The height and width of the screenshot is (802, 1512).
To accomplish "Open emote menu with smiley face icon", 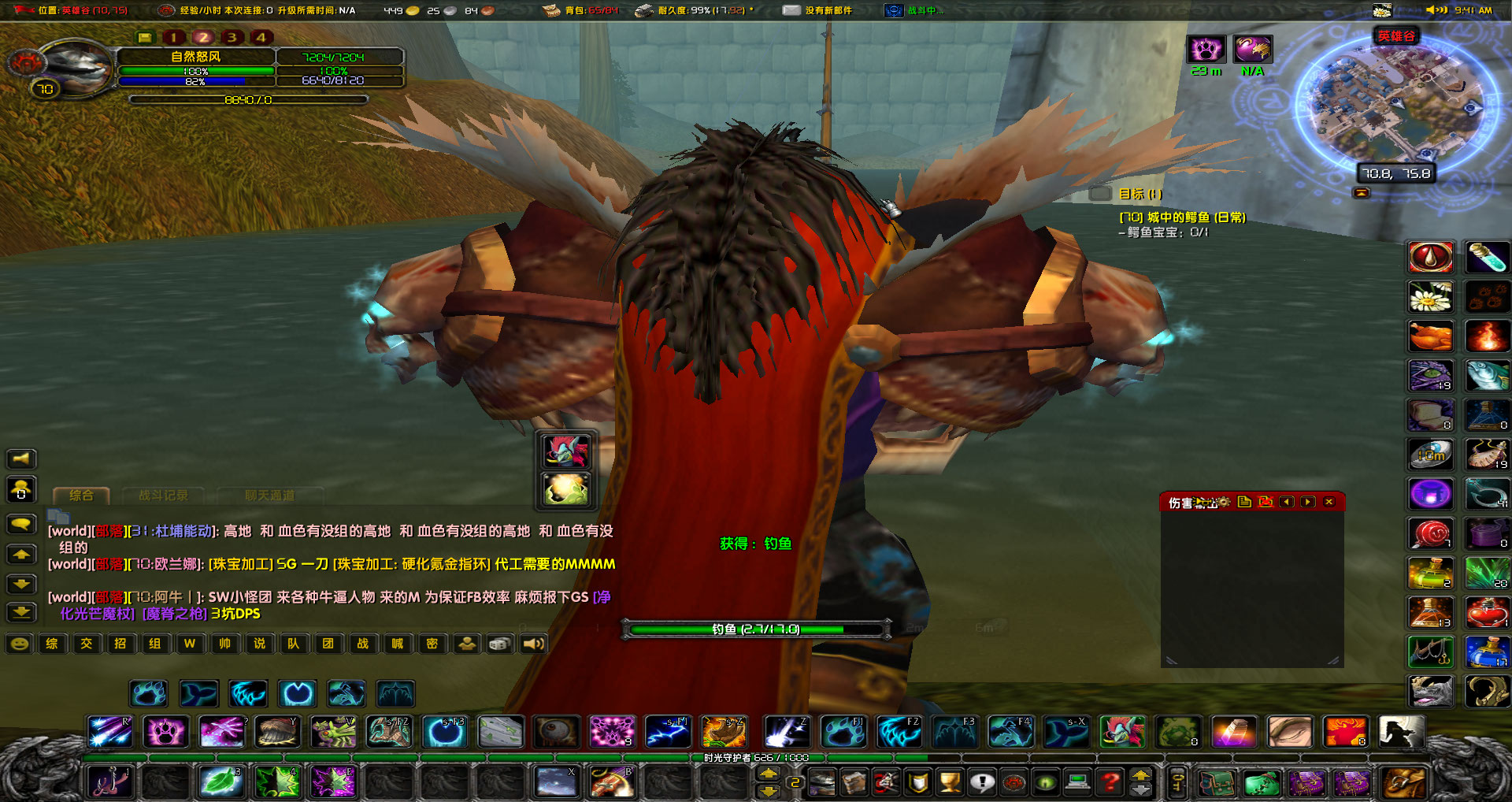I will (20, 644).
